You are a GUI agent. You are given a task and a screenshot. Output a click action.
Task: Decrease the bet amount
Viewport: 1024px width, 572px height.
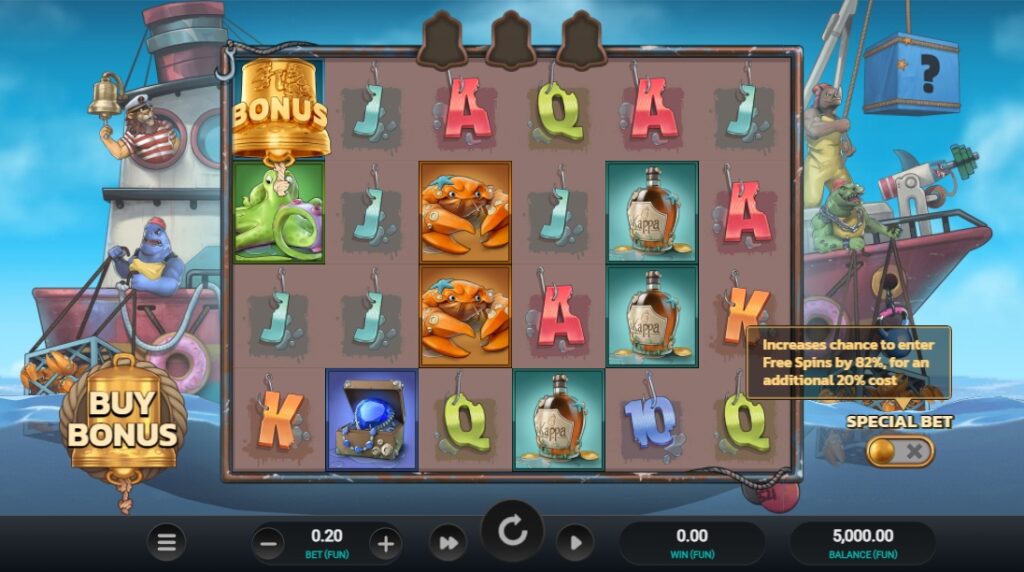268,543
